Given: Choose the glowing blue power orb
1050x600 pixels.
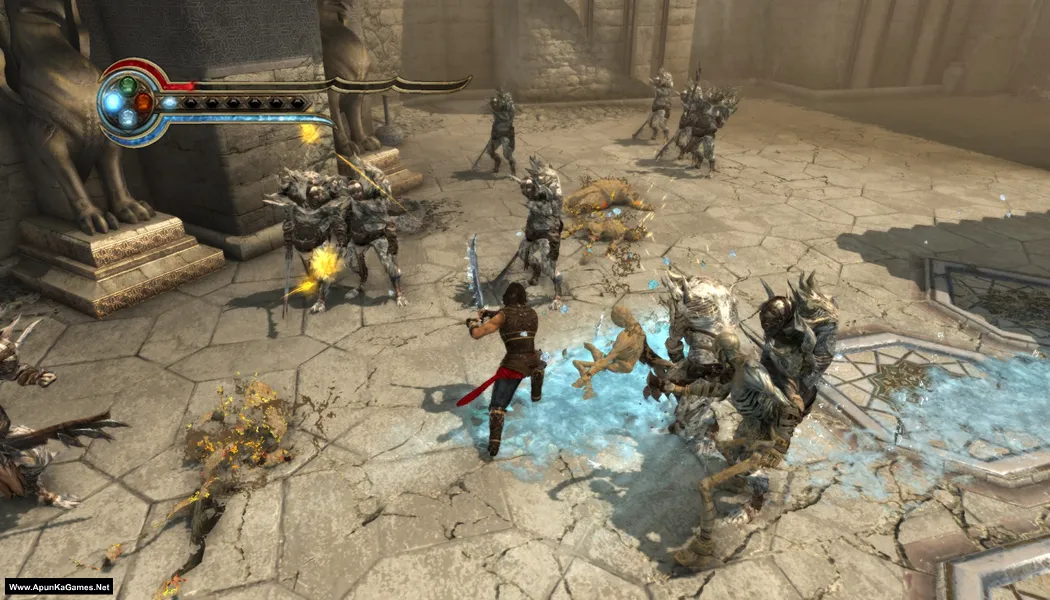Looking at the screenshot, I should click(x=112, y=102).
